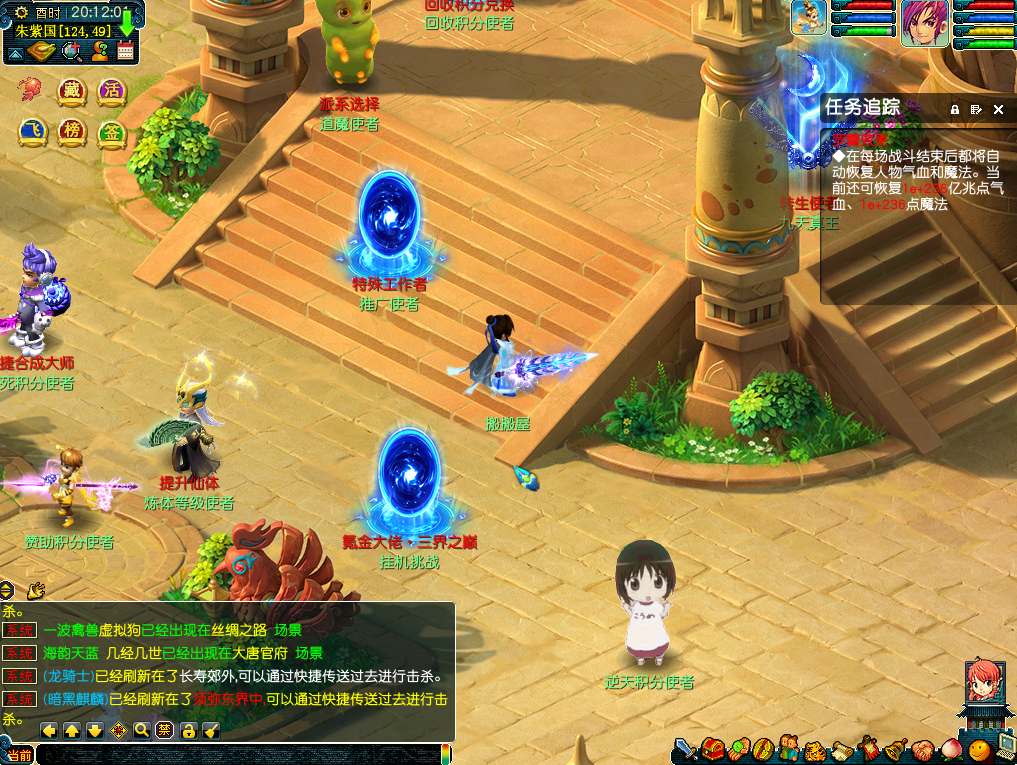Select the 当前 chat channel button
The image size is (1017, 765).
[x=19, y=755]
